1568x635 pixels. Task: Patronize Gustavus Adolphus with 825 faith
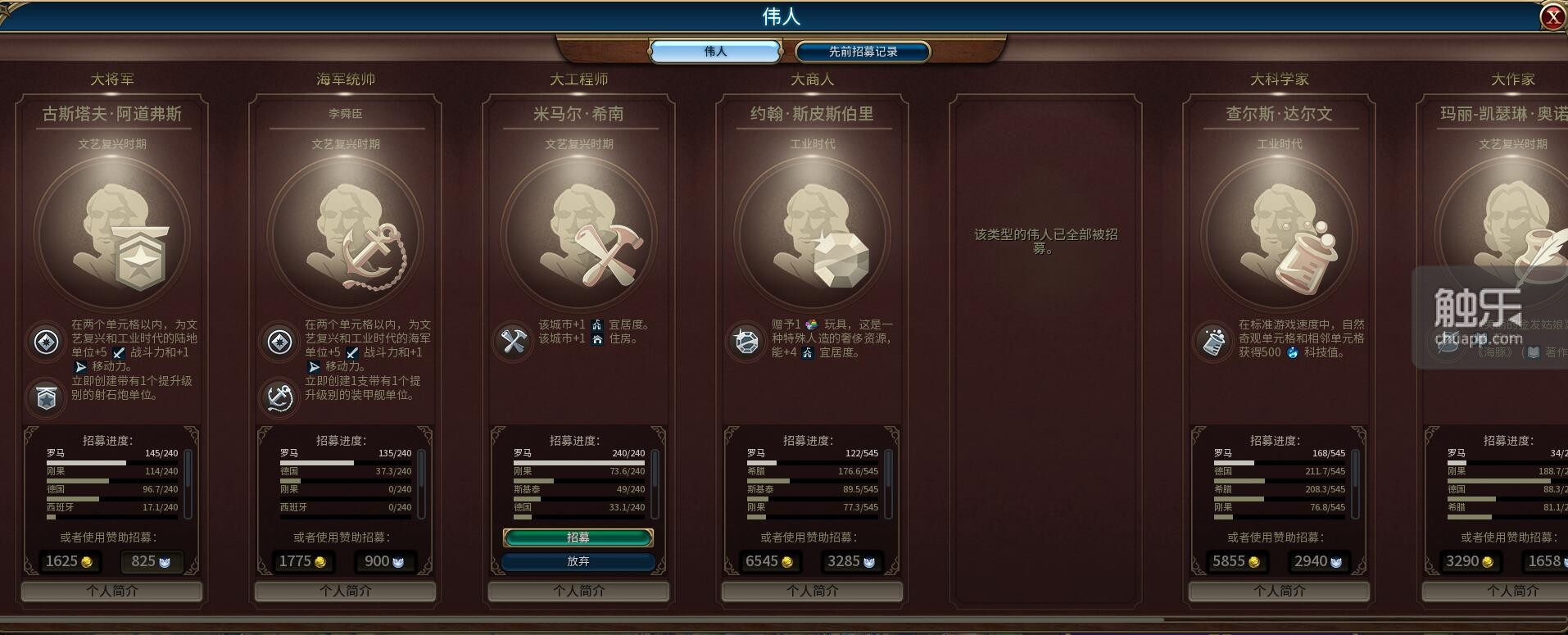click(x=150, y=561)
